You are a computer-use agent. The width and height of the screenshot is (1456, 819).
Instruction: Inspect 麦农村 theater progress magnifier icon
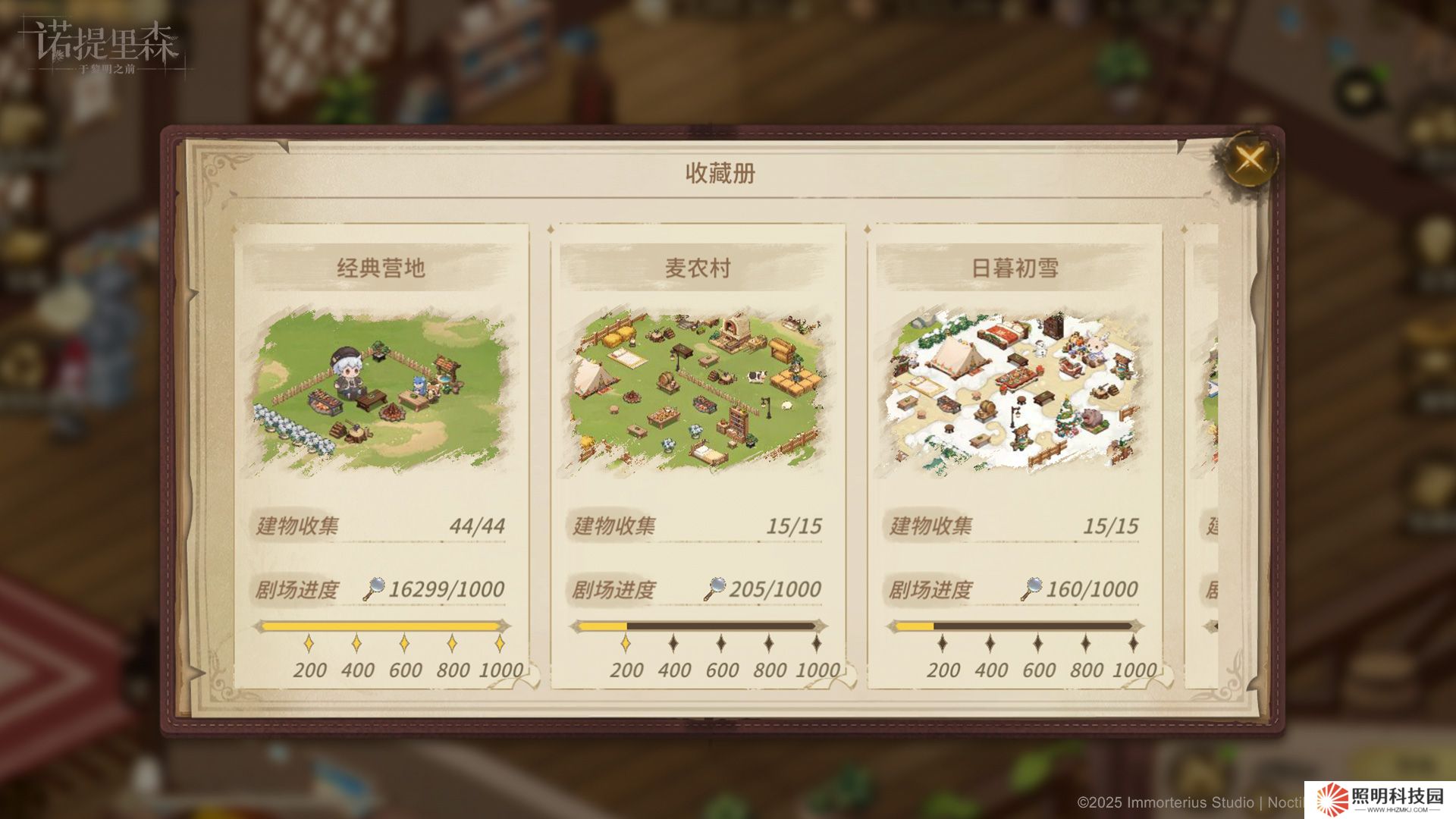pos(714,588)
